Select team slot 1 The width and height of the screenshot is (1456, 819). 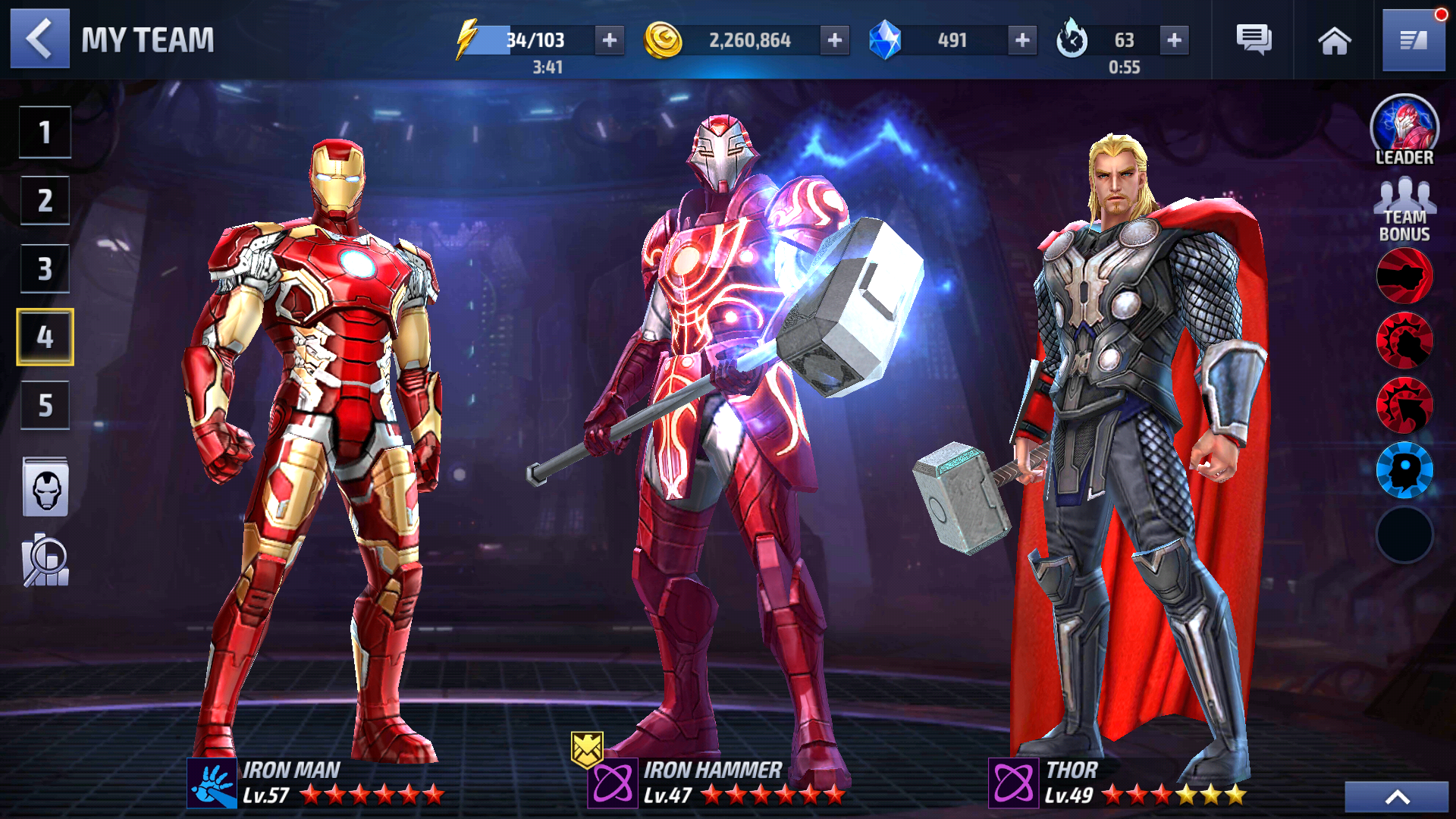(45, 132)
